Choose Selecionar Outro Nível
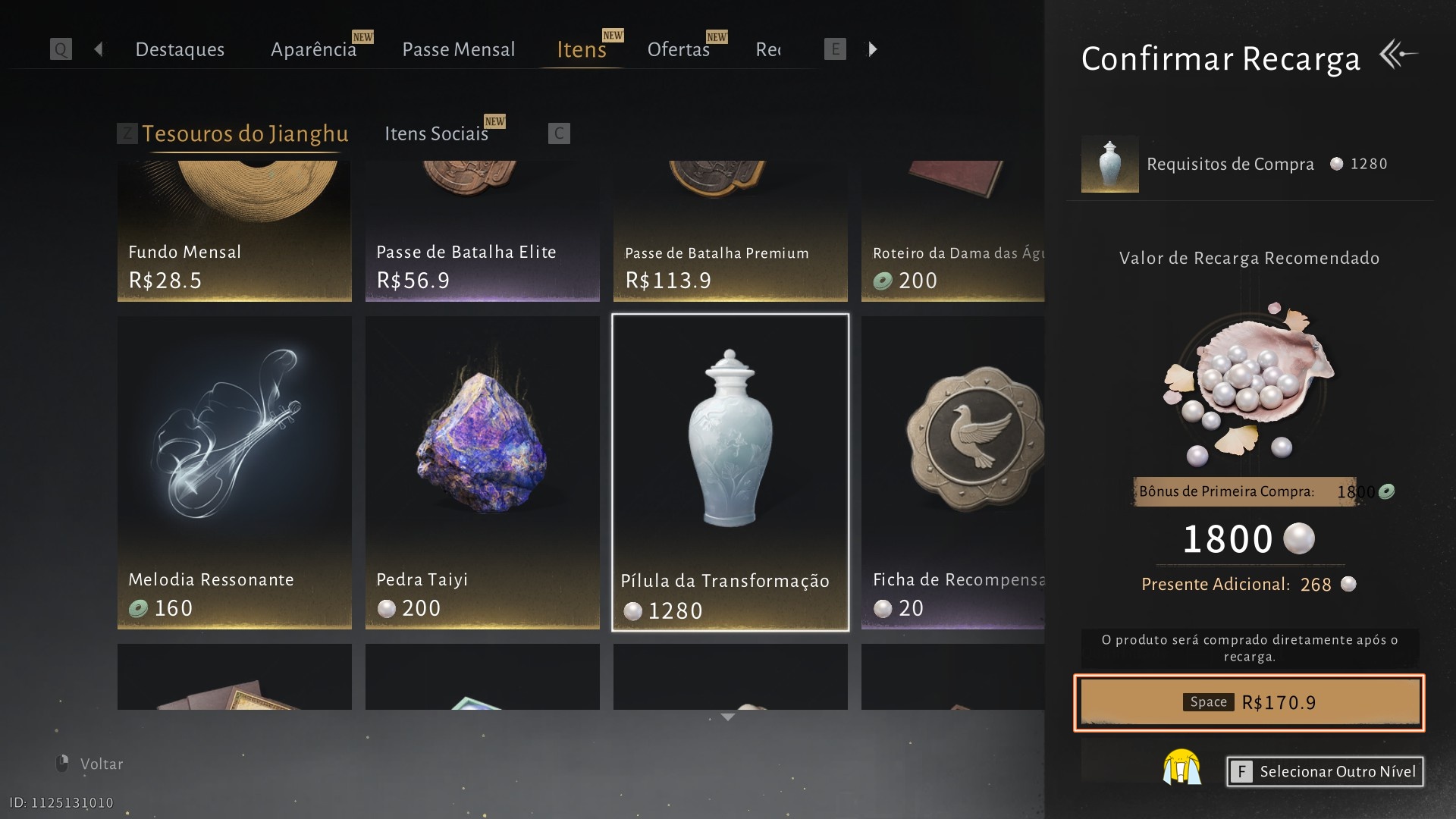Screen dimensions: 1456x819 [x=1325, y=771]
